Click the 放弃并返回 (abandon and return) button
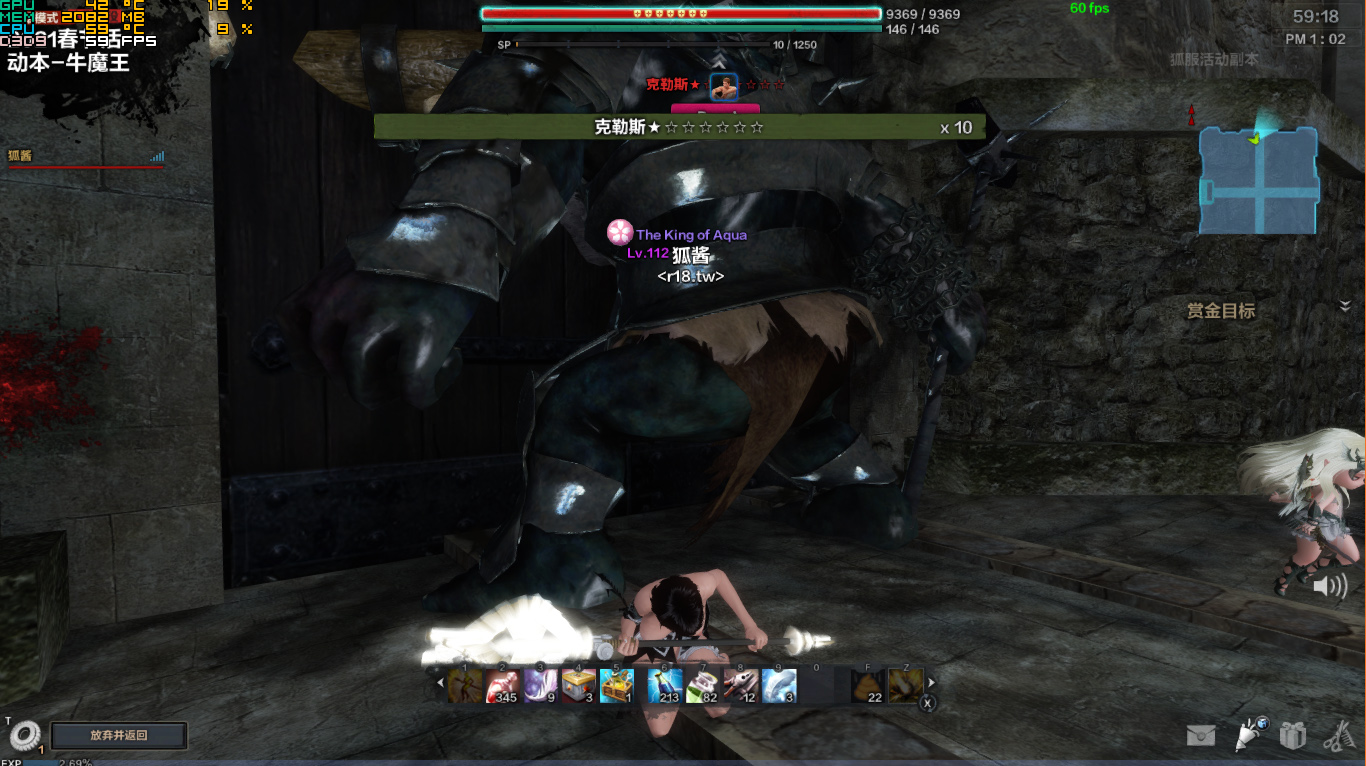 [x=119, y=735]
